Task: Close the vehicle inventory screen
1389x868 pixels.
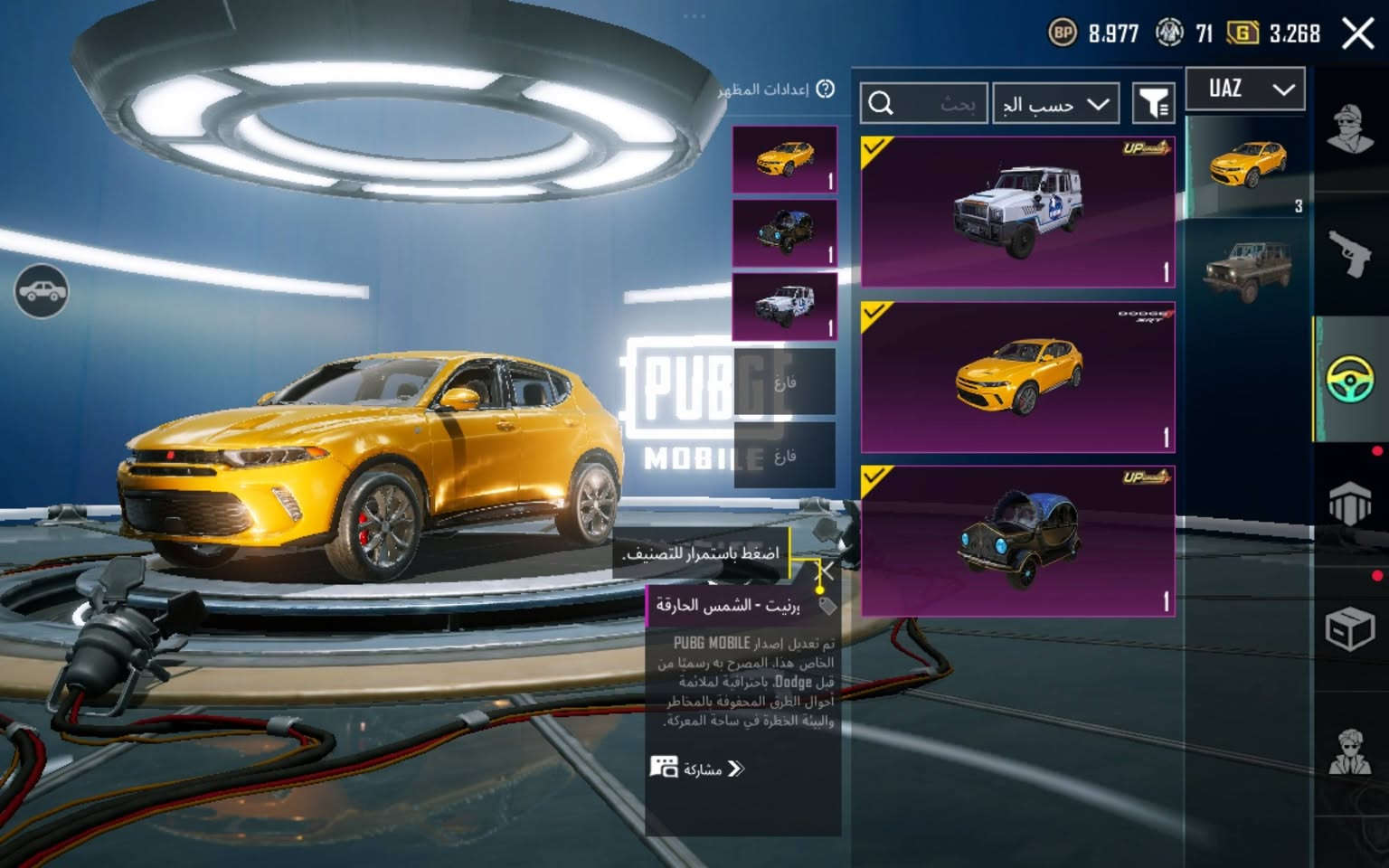Action: 1357,34
